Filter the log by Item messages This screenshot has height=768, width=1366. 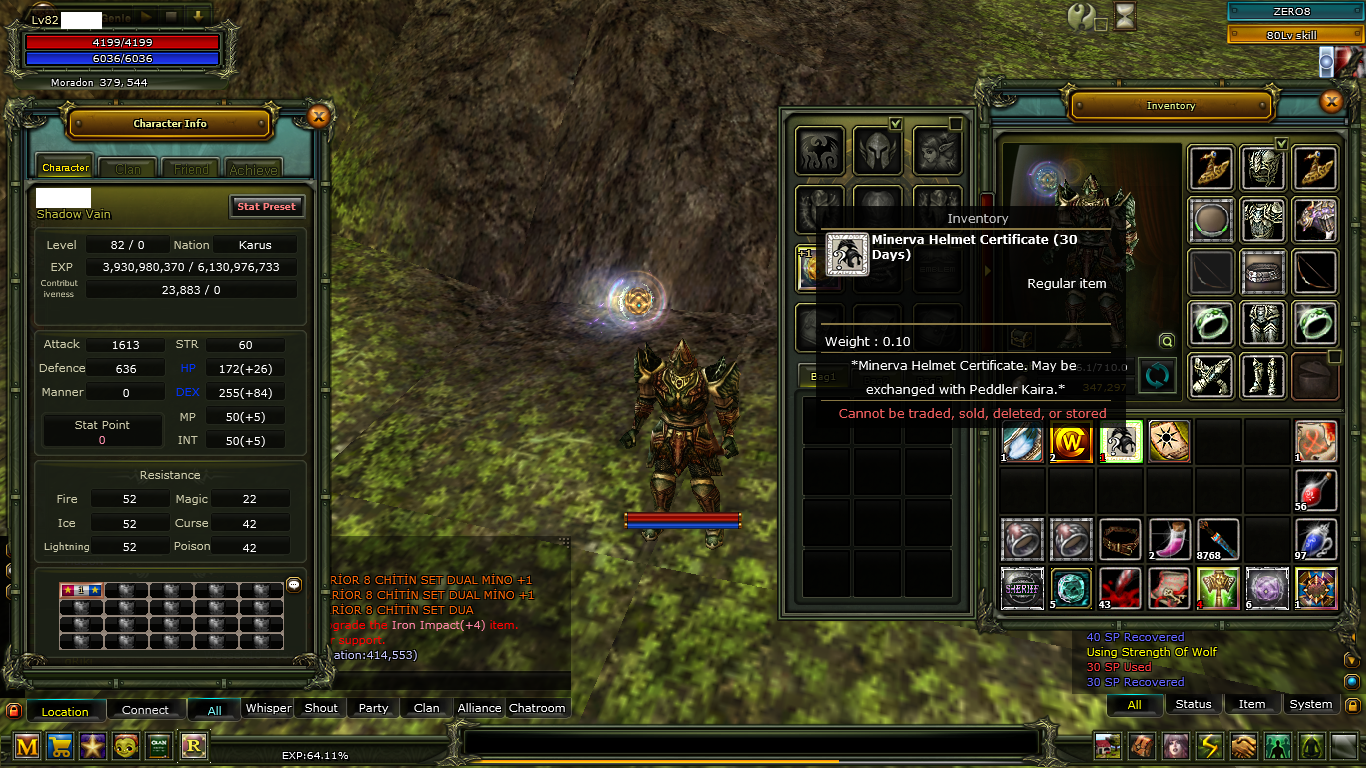coord(1252,704)
